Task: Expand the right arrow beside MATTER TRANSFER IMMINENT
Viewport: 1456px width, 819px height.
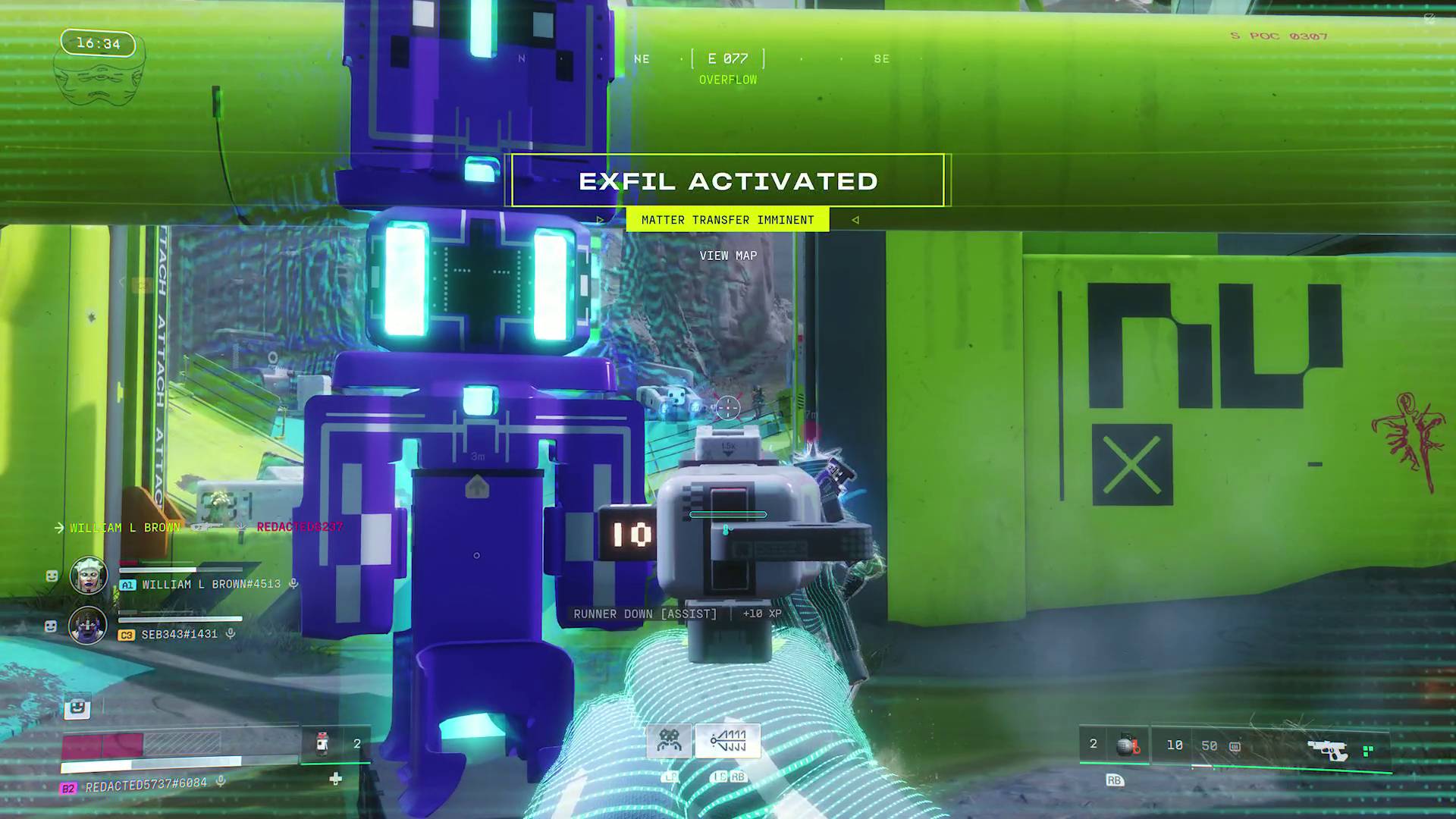Action: coord(855,220)
